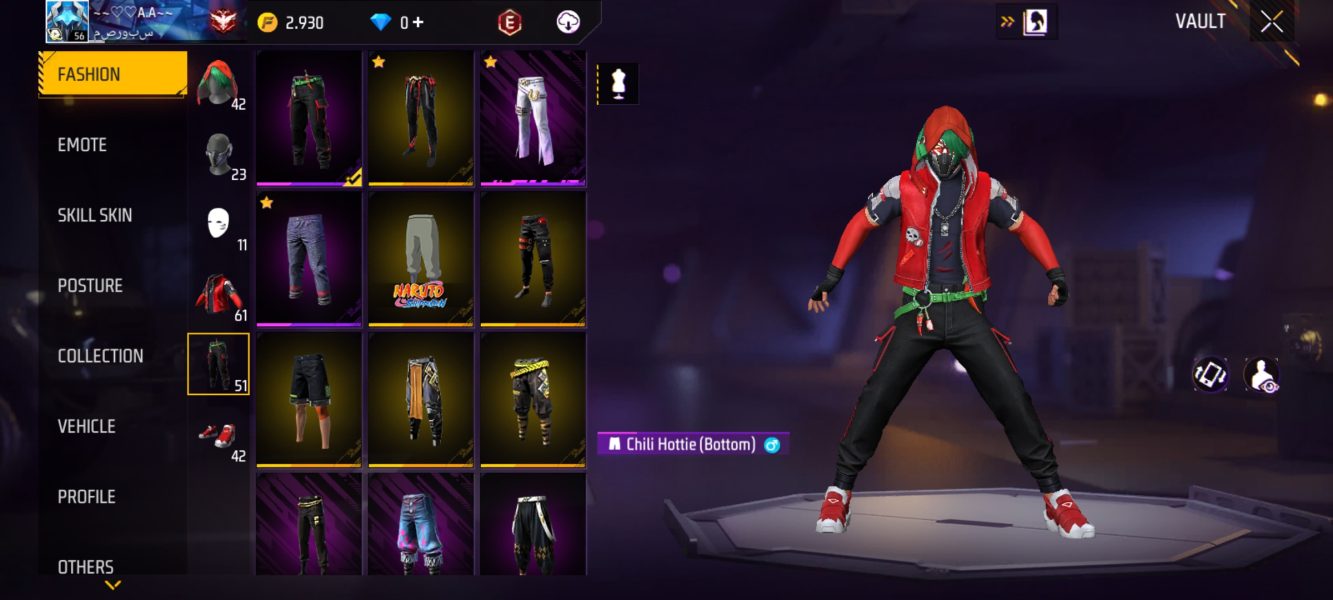The image size is (1333, 600).
Task: Toggle the character view eye icon
Action: pos(1260,375)
